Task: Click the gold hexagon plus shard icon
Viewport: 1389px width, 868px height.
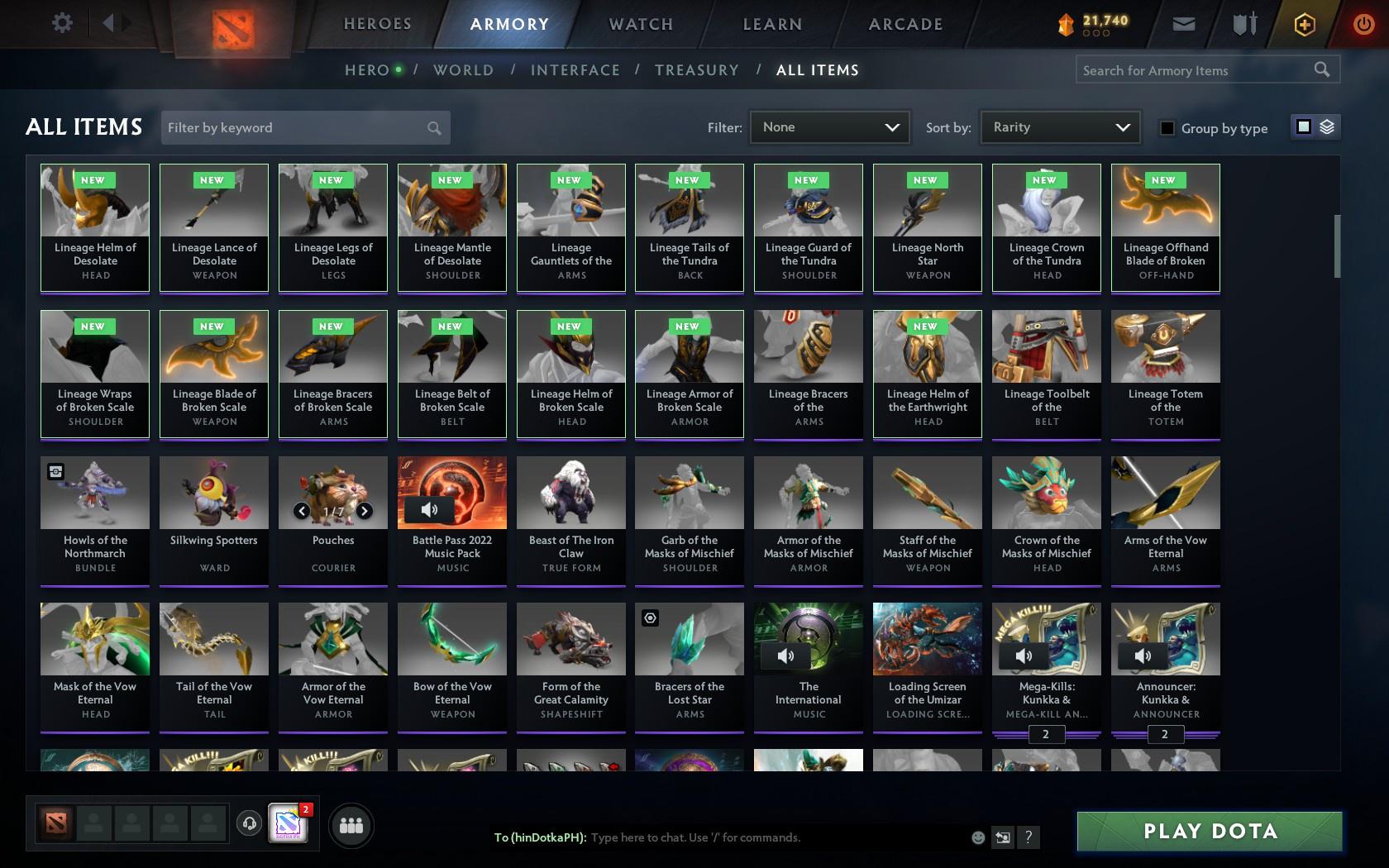Action: click(1305, 24)
